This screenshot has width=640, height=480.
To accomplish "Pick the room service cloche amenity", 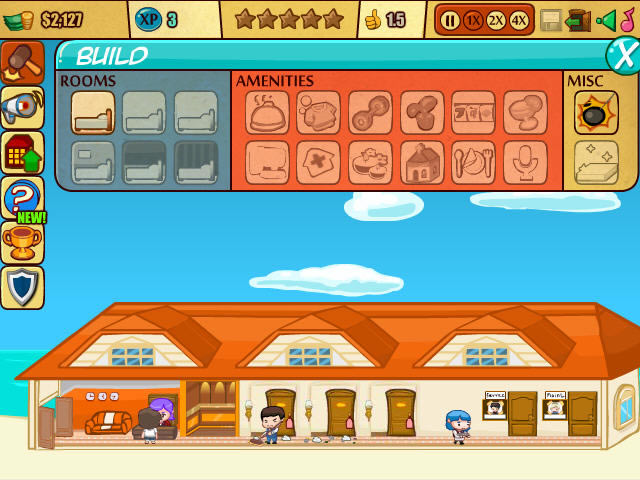I will pyautogui.click(x=267, y=113).
